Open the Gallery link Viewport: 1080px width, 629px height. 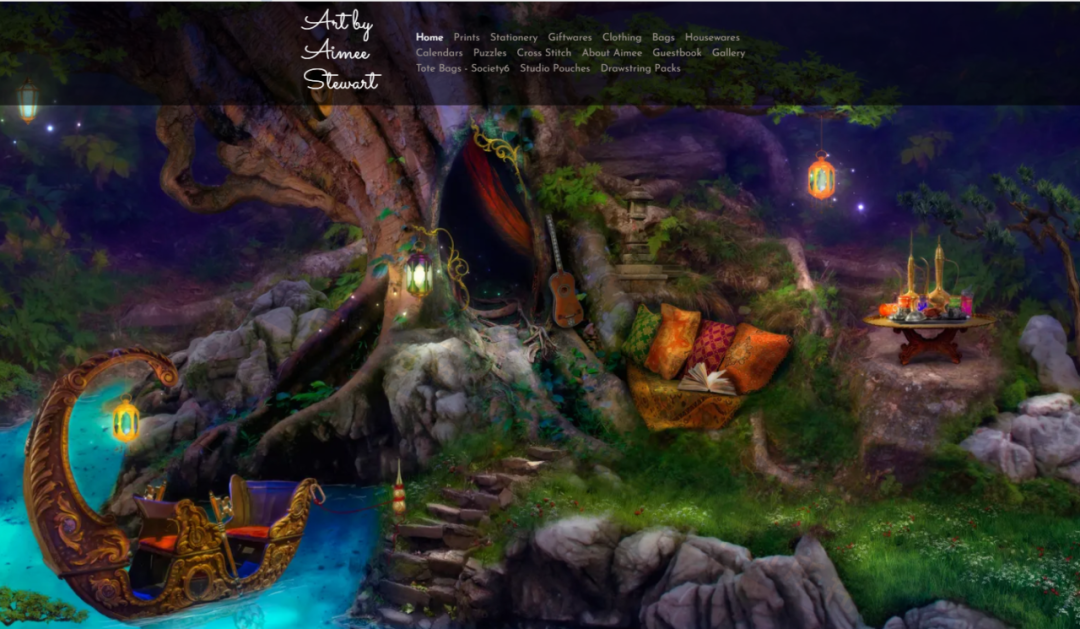[728, 53]
